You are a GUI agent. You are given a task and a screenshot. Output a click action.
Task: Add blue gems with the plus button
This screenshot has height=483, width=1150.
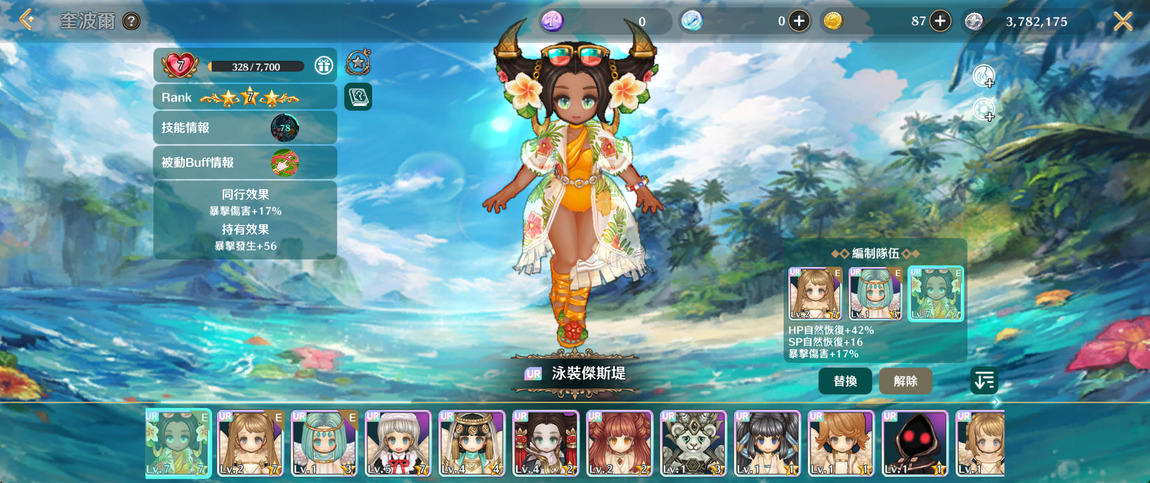[798, 21]
